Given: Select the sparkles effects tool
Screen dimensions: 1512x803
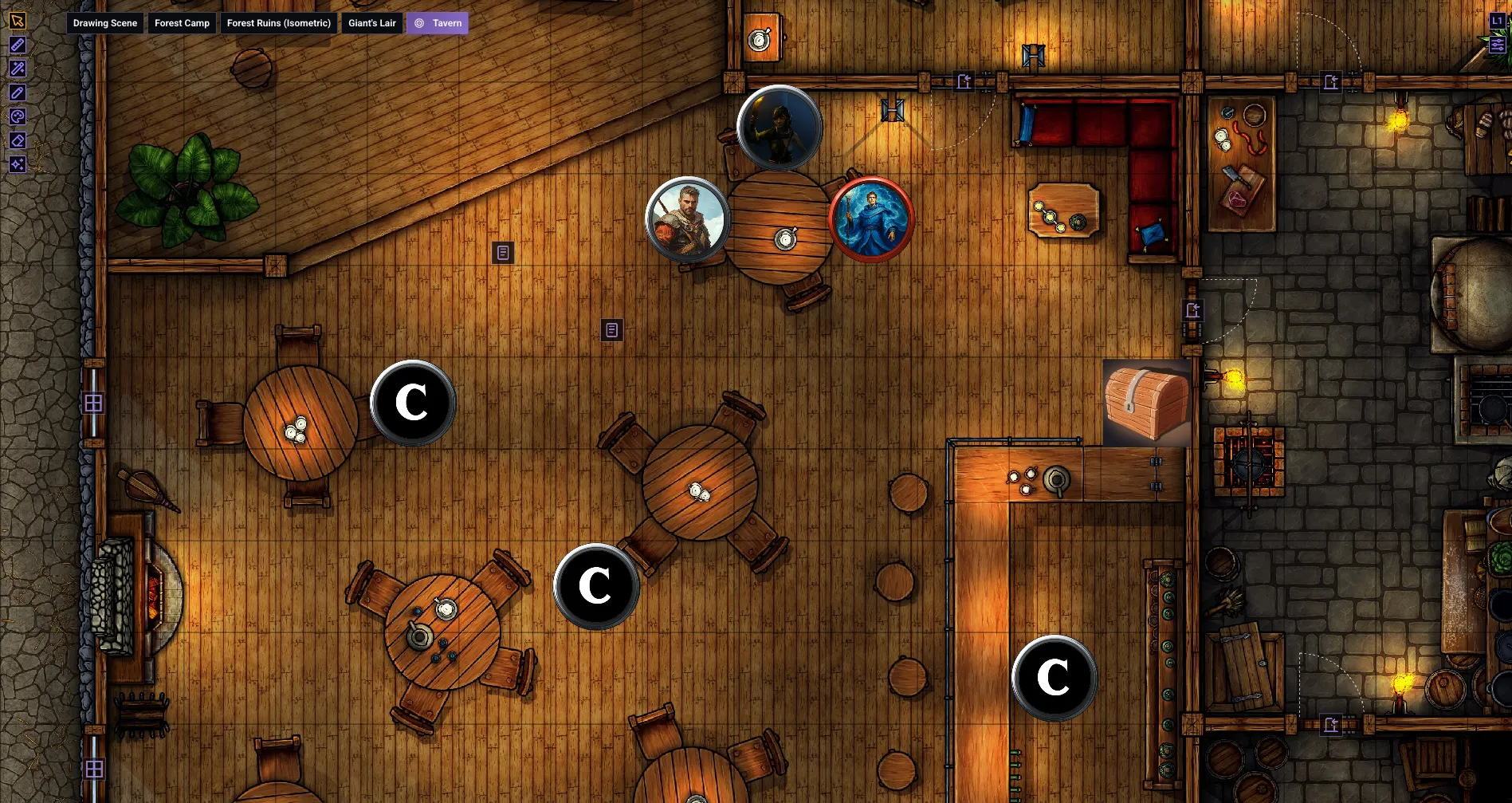Looking at the screenshot, I should [18, 163].
